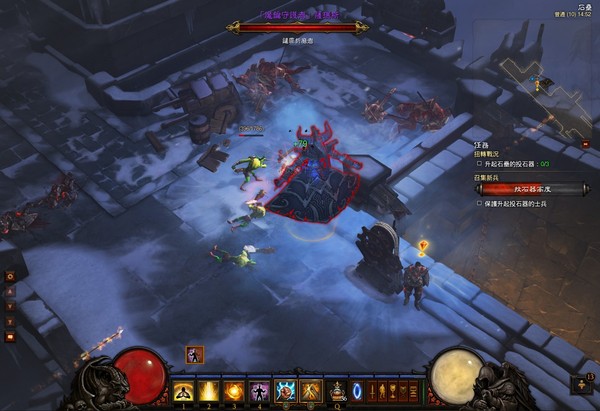Cast the fiery orb skill

coord(233,391)
